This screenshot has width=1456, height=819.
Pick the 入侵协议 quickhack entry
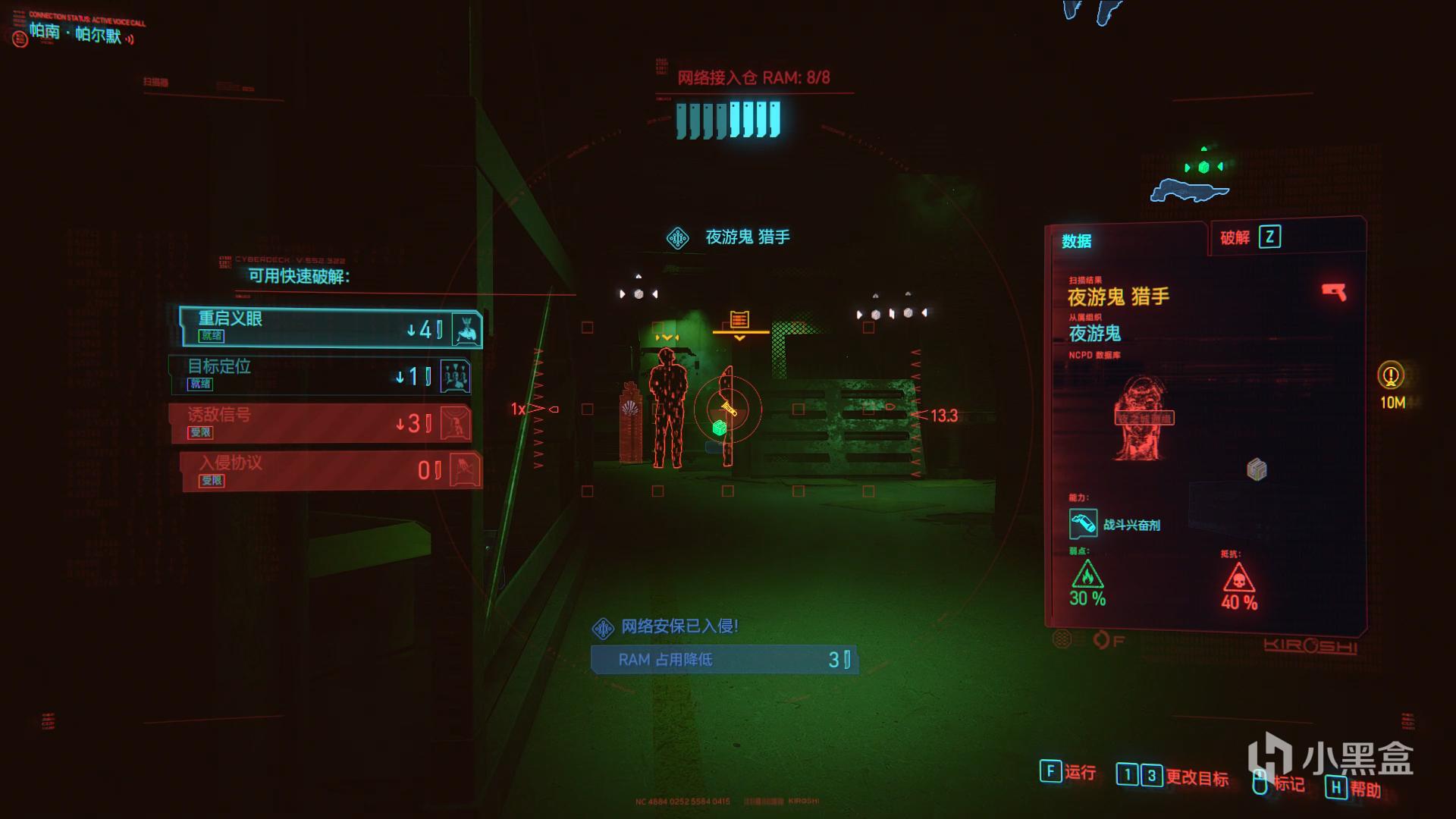coord(331,471)
